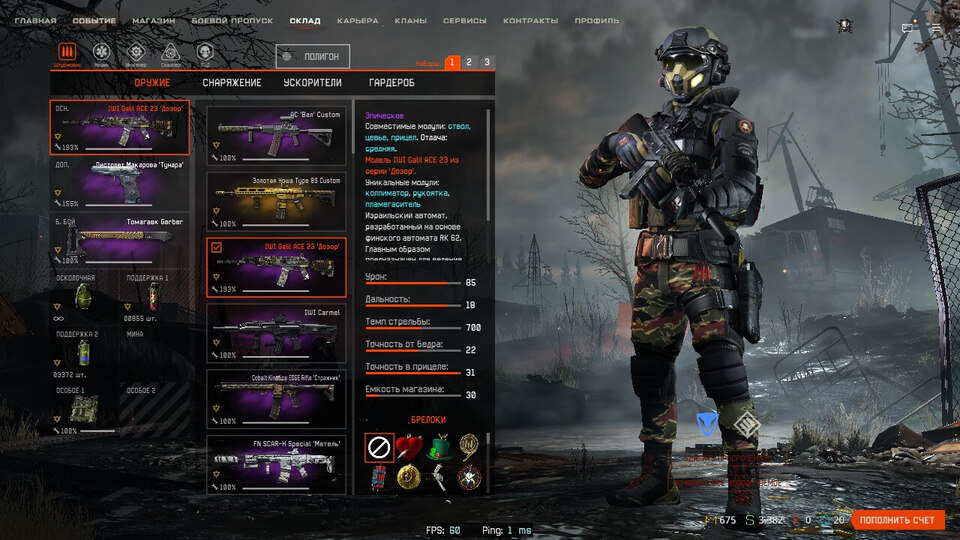Open the Карьера menu
Viewport: 960px width, 540px height.
357,20
